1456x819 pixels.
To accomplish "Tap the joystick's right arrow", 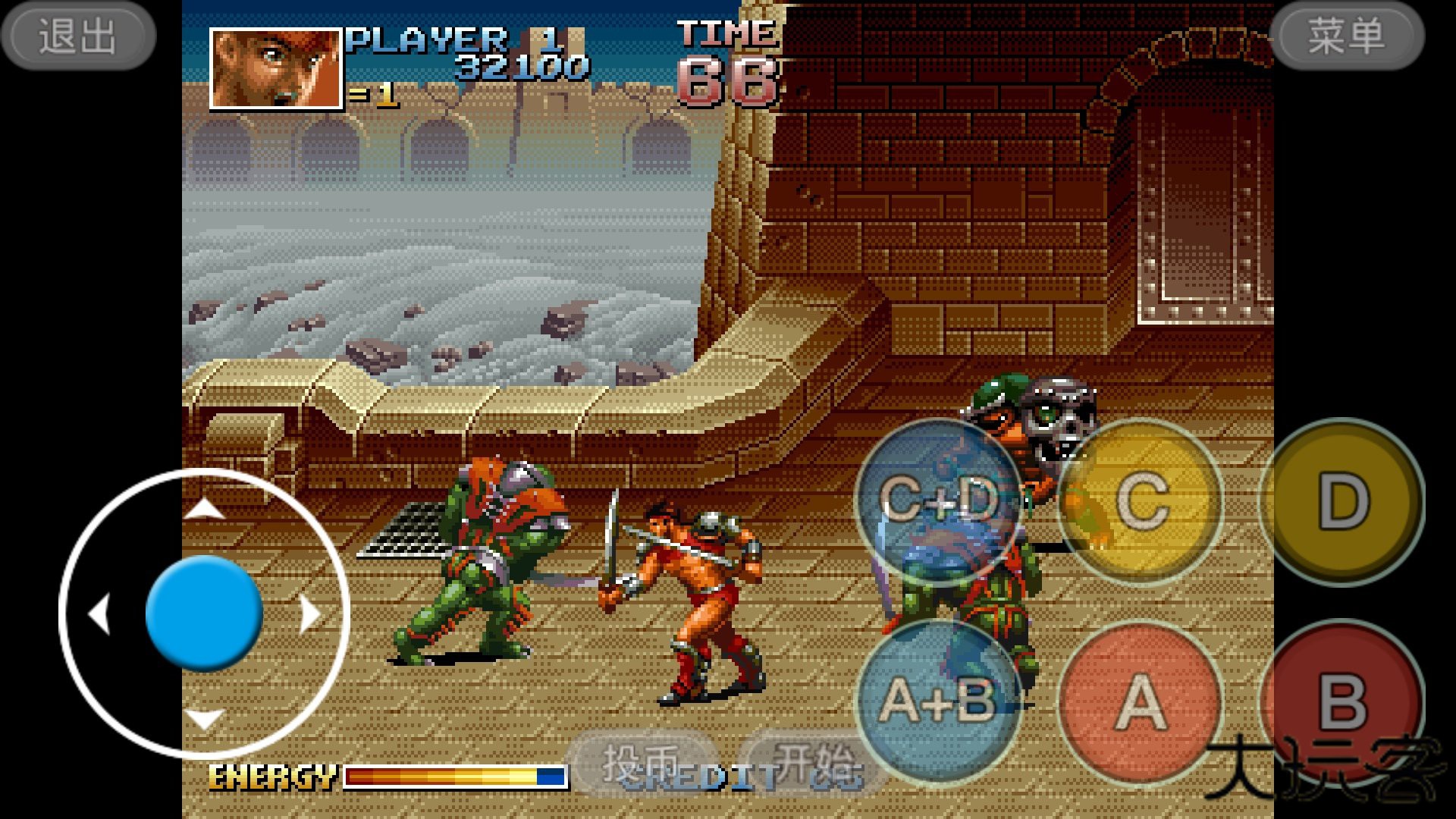I will pos(309,613).
